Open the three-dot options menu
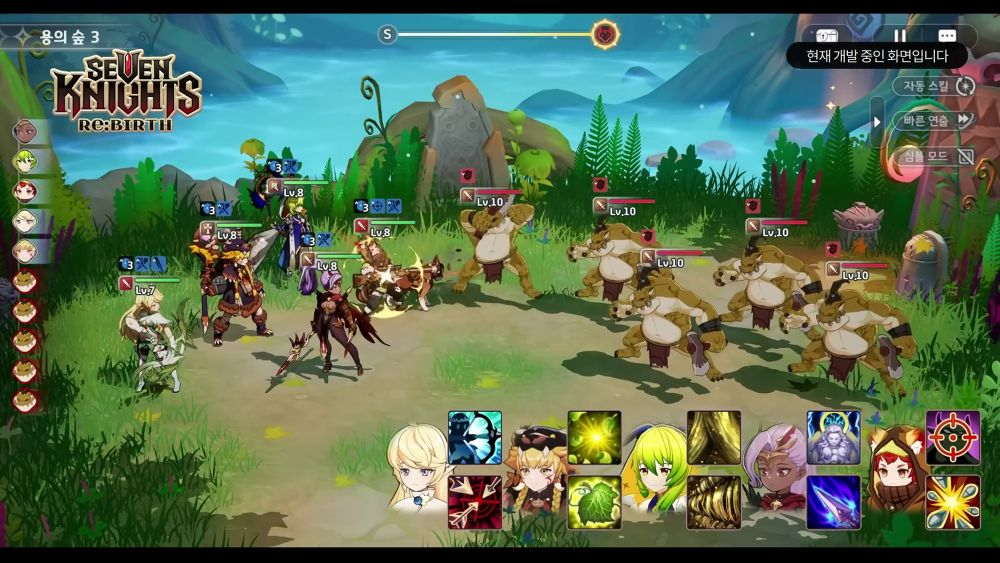The image size is (1000, 563). pyautogui.click(x=946, y=36)
